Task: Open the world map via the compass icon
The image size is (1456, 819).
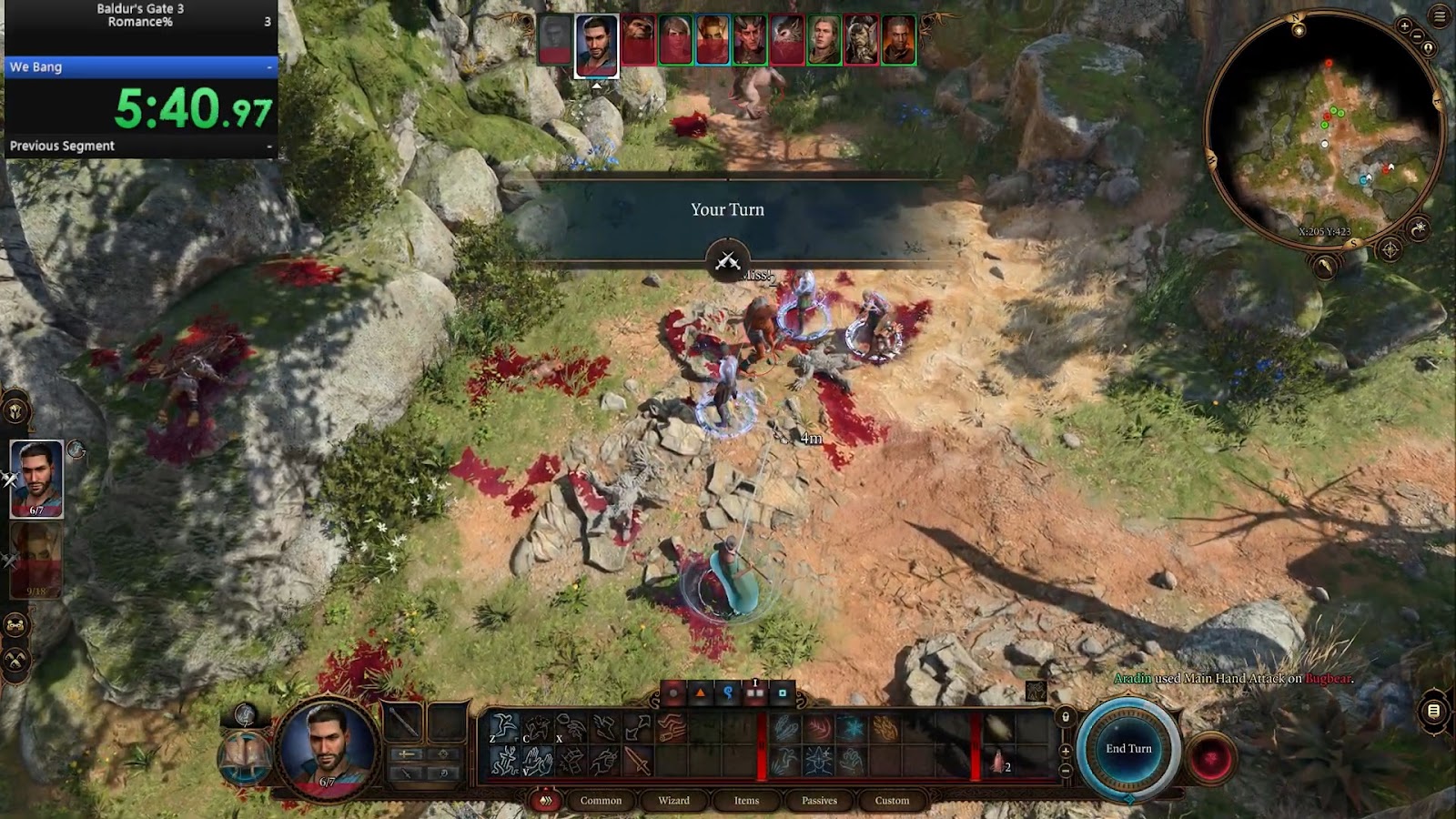Action: coord(1390,248)
